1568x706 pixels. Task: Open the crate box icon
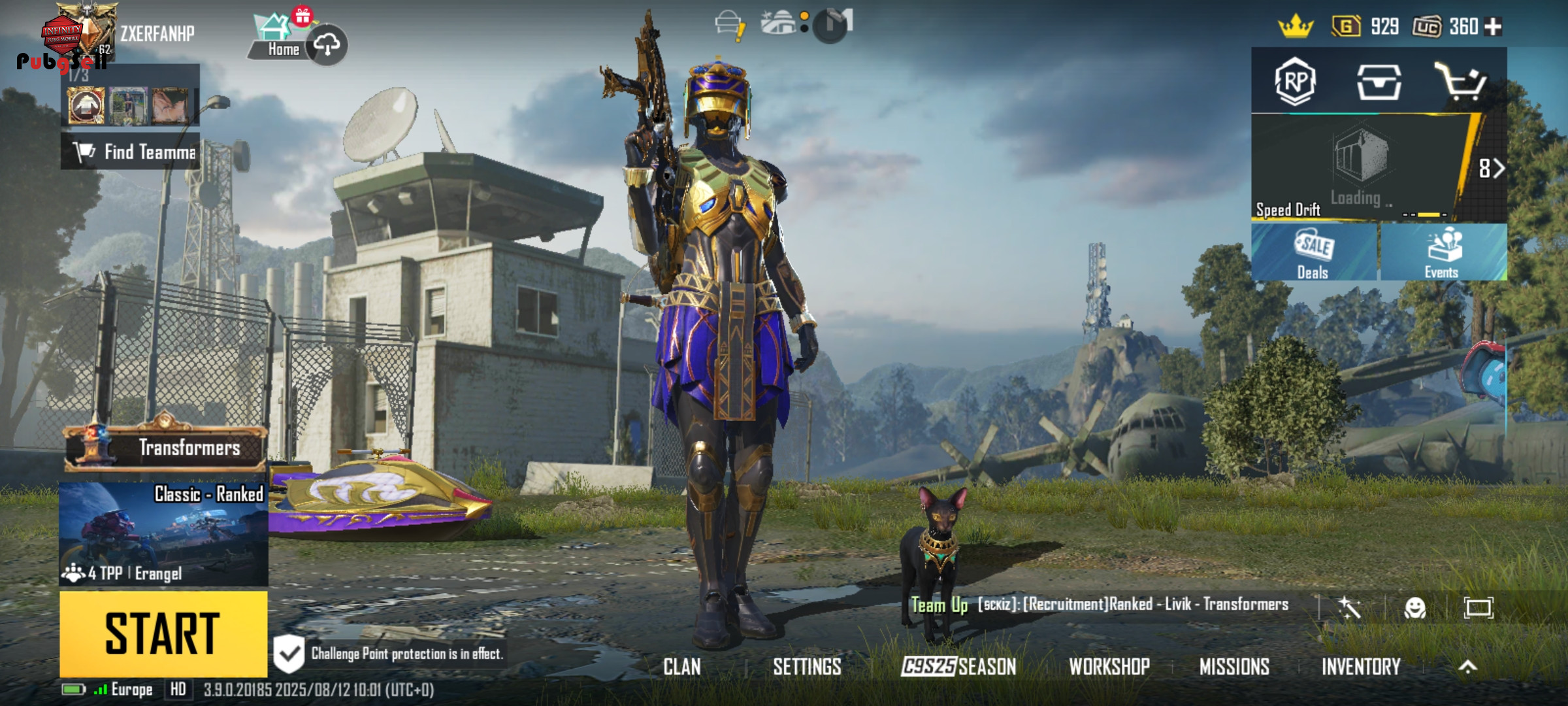(x=1379, y=82)
